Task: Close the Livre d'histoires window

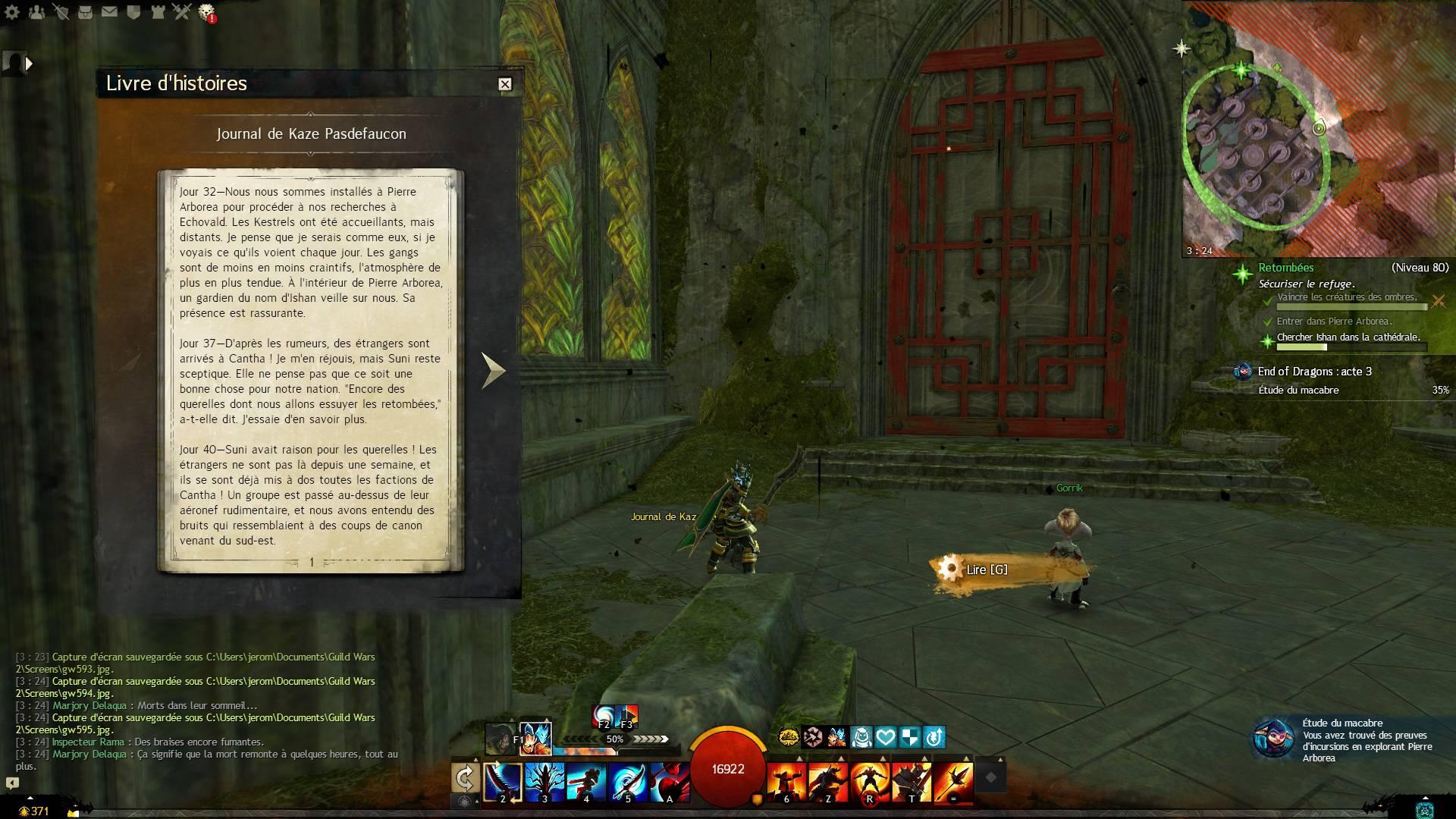Action: (505, 84)
